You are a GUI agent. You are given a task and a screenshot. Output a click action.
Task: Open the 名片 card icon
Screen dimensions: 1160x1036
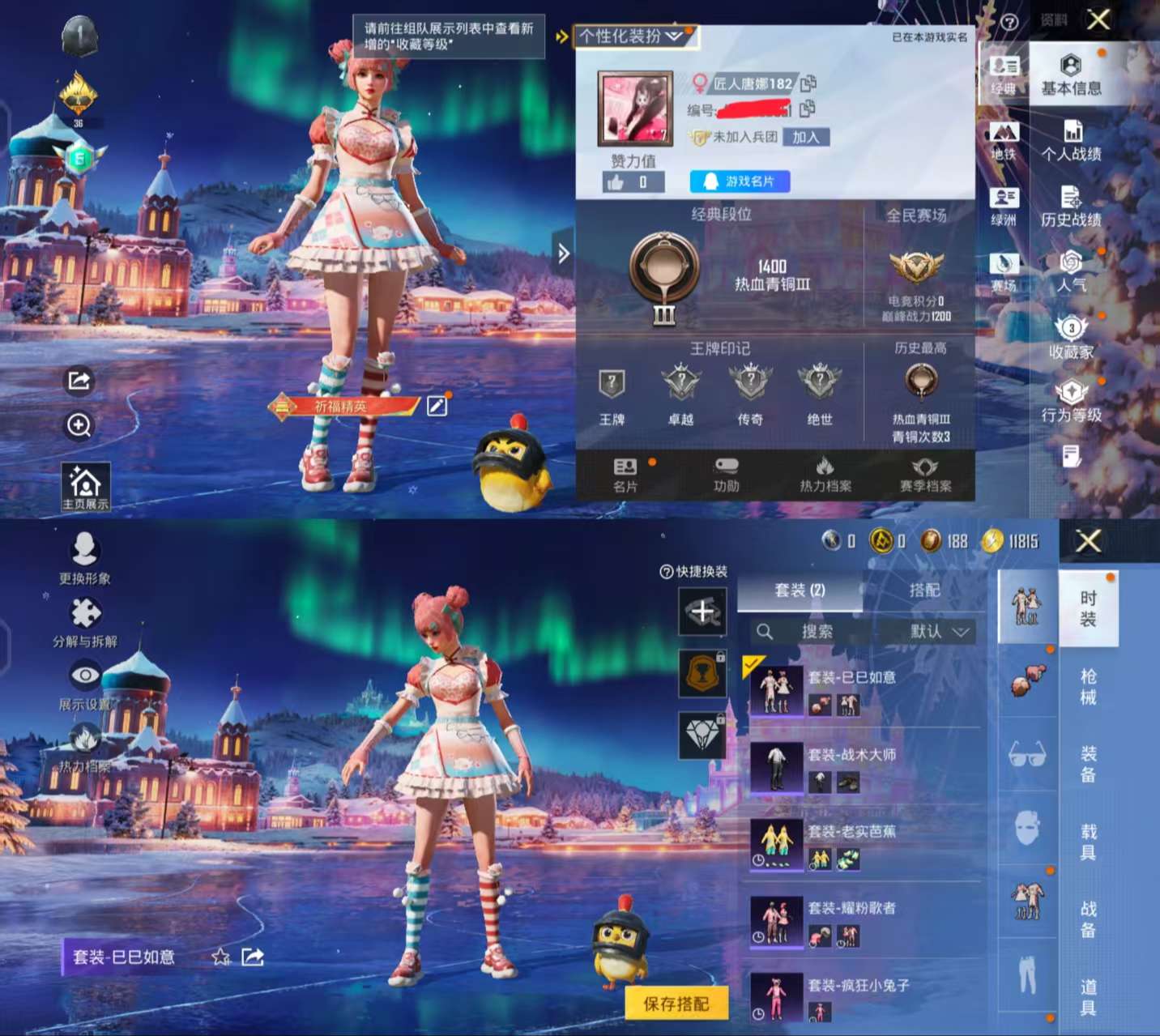624,473
